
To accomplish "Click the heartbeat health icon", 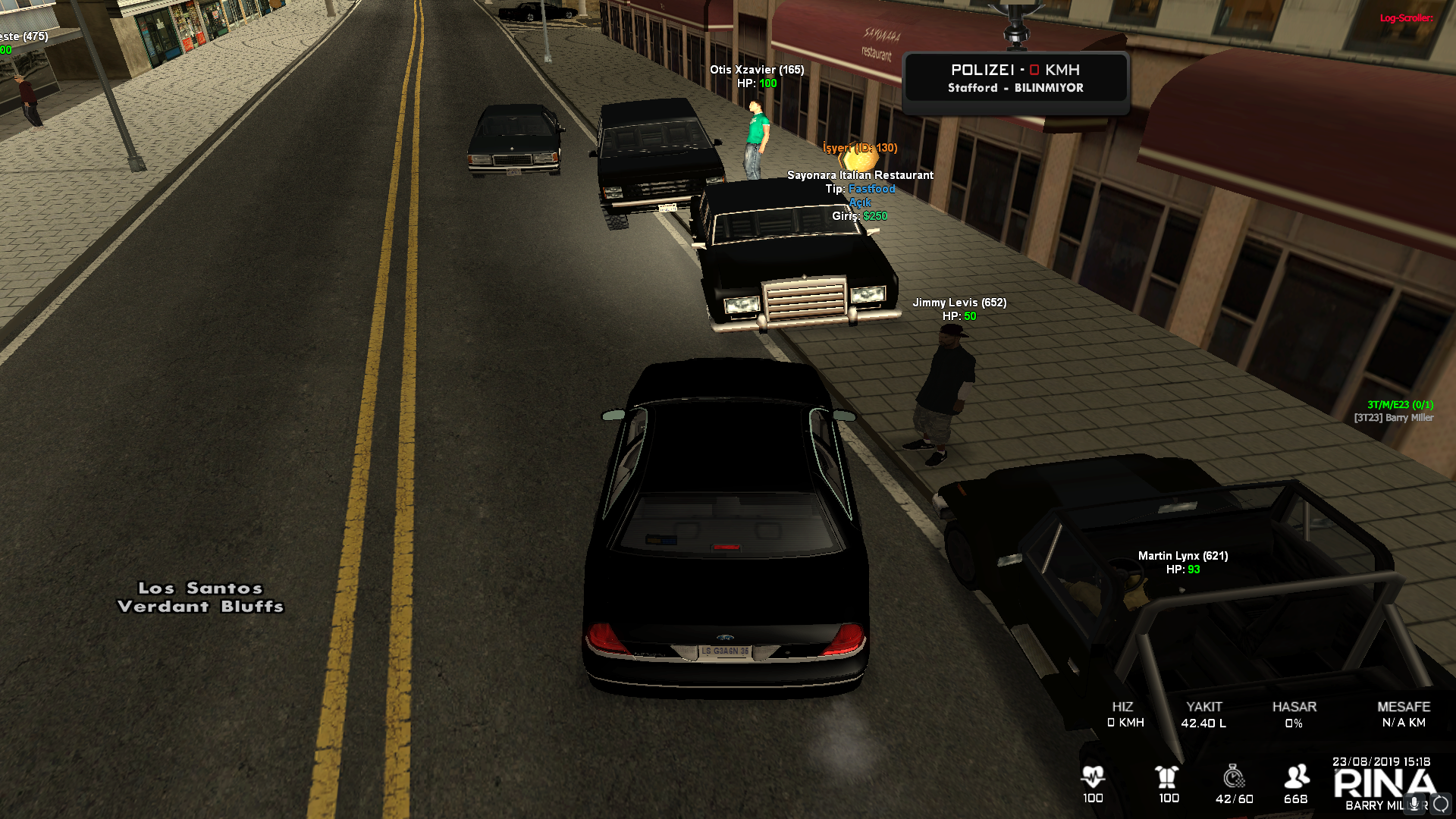I will click(x=1093, y=777).
